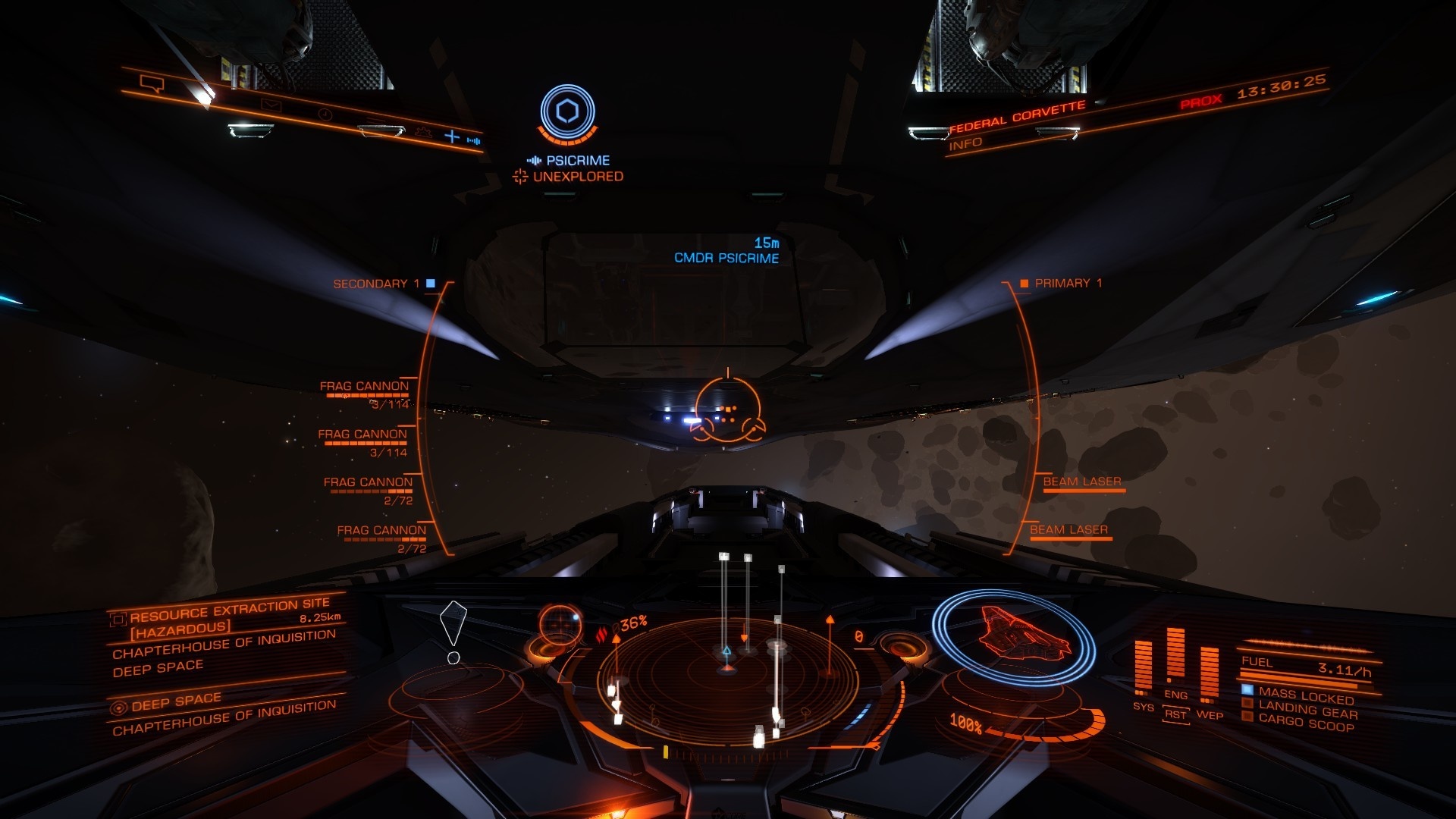Select the SYS power distributor column
1456x819 pixels.
tap(1143, 669)
